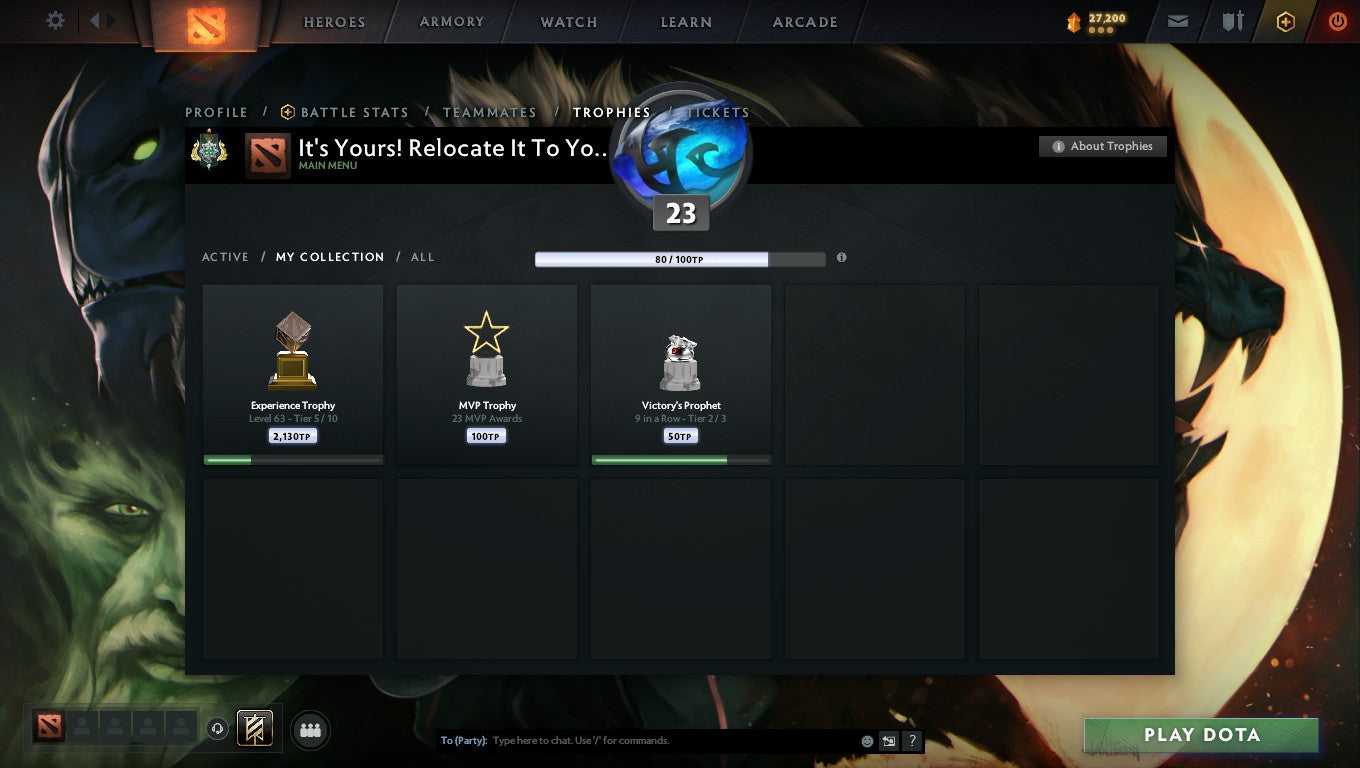Open the mail notifications icon

point(1177,21)
